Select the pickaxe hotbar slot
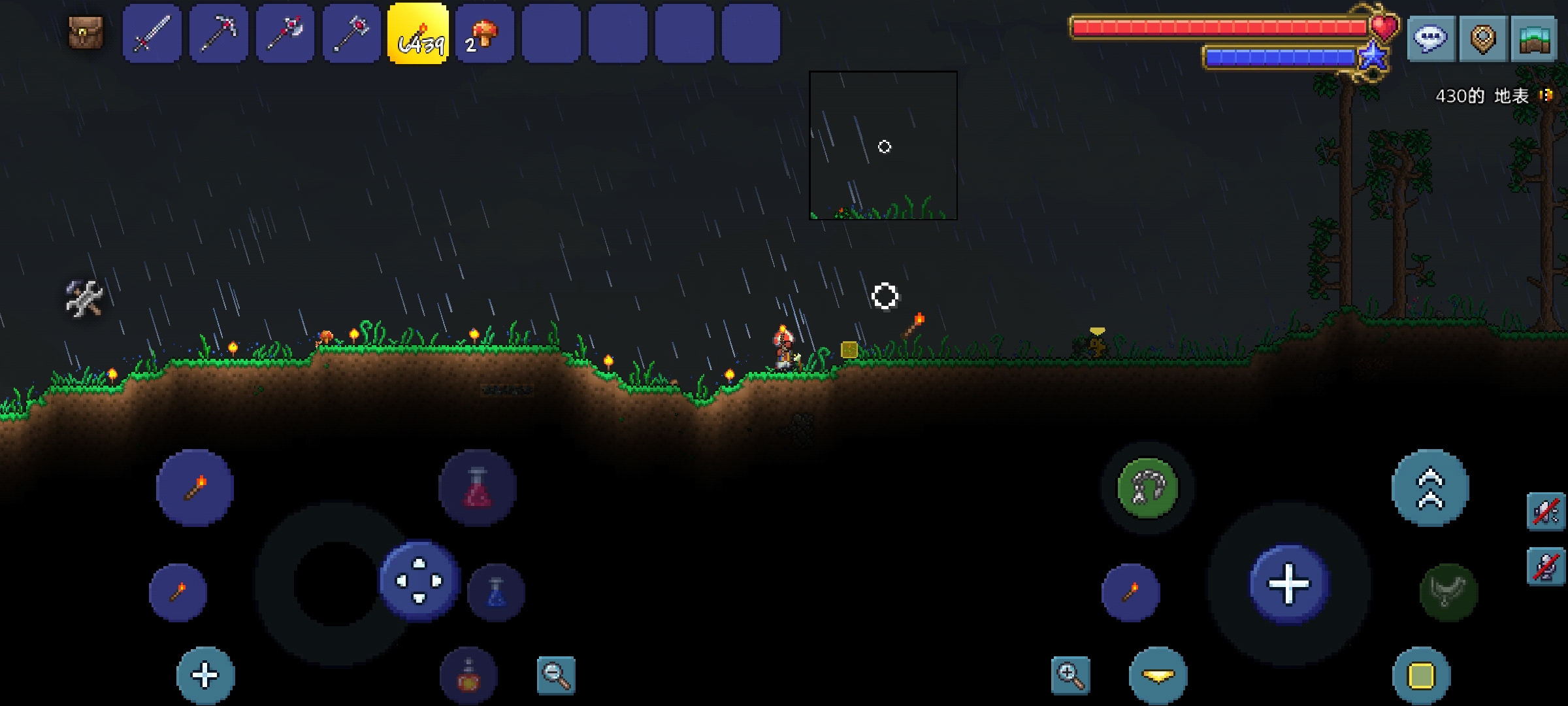 [219, 34]
